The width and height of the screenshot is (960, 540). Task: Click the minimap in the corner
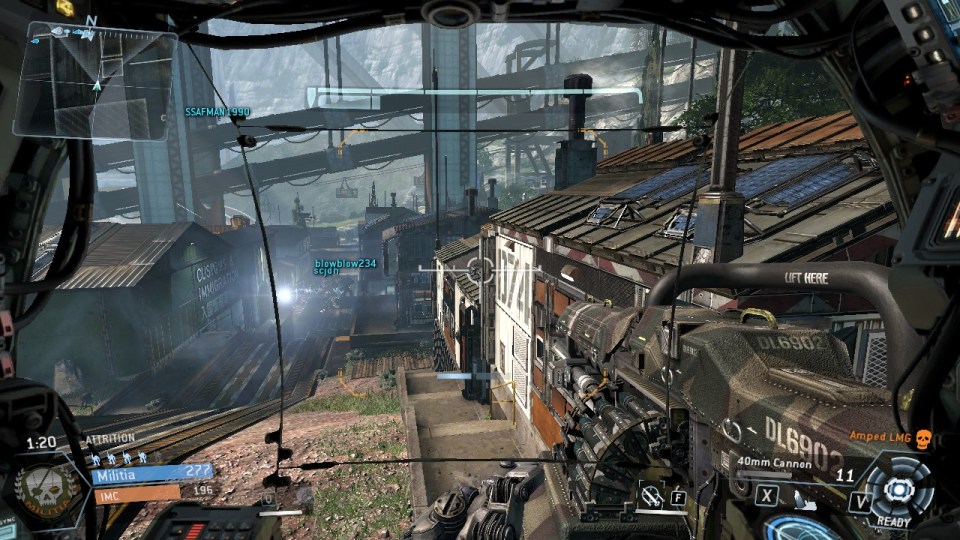(x=96, y=82)
